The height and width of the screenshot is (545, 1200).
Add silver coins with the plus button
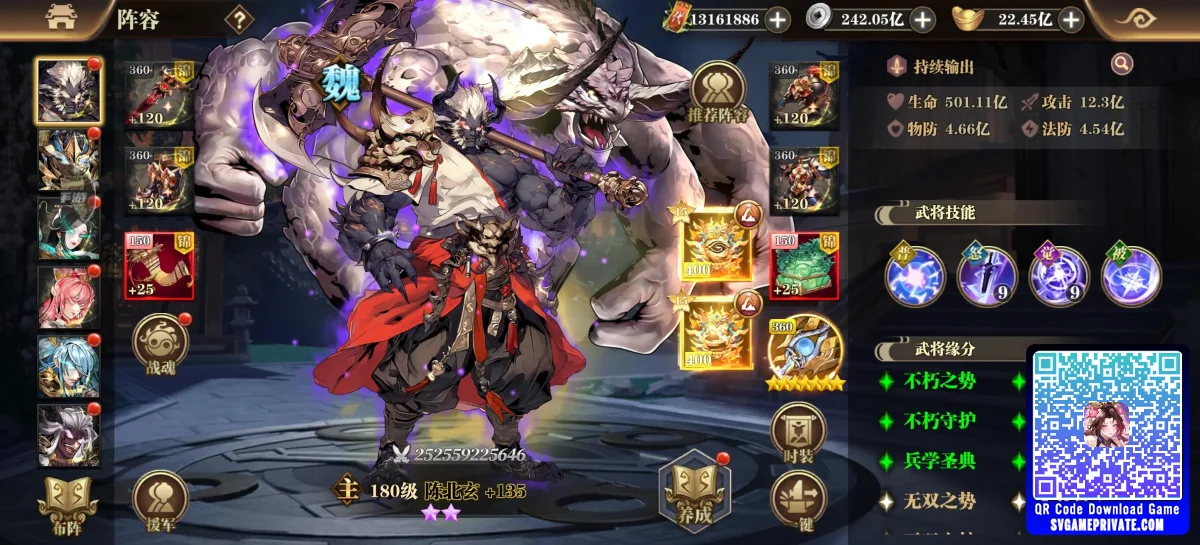point(922,19)
